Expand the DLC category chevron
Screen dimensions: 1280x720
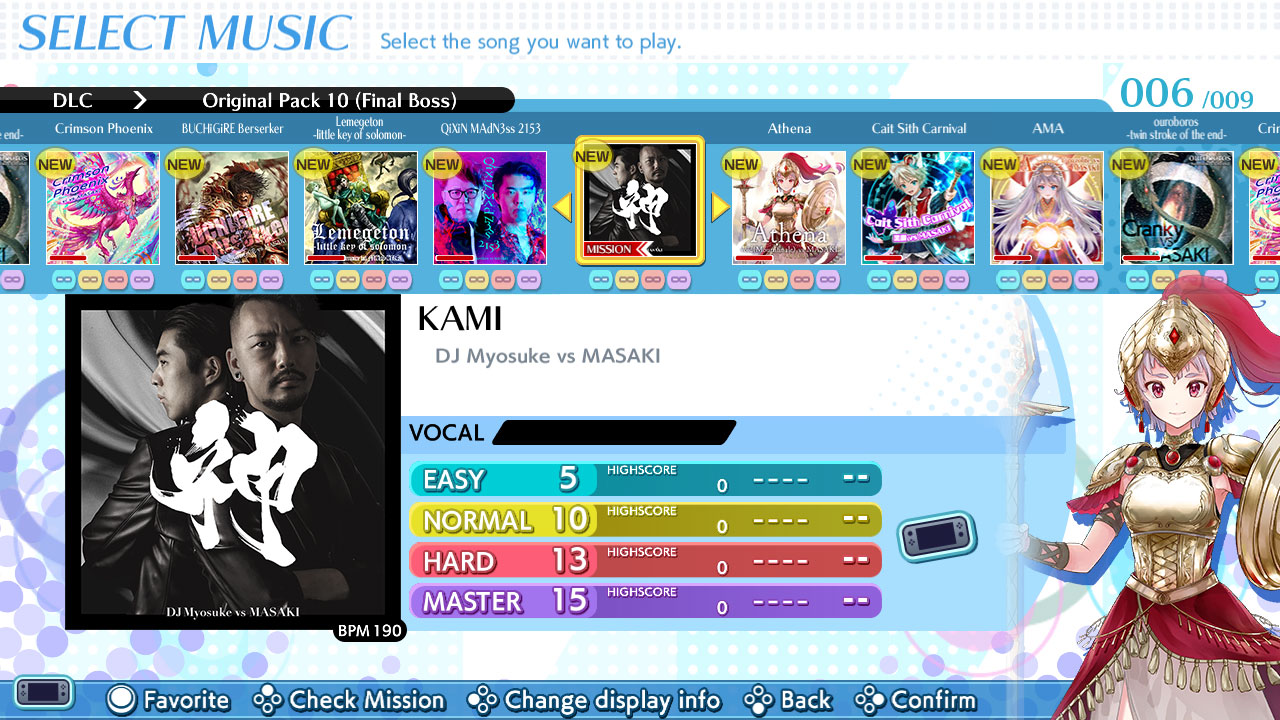[x=140, y=100]
